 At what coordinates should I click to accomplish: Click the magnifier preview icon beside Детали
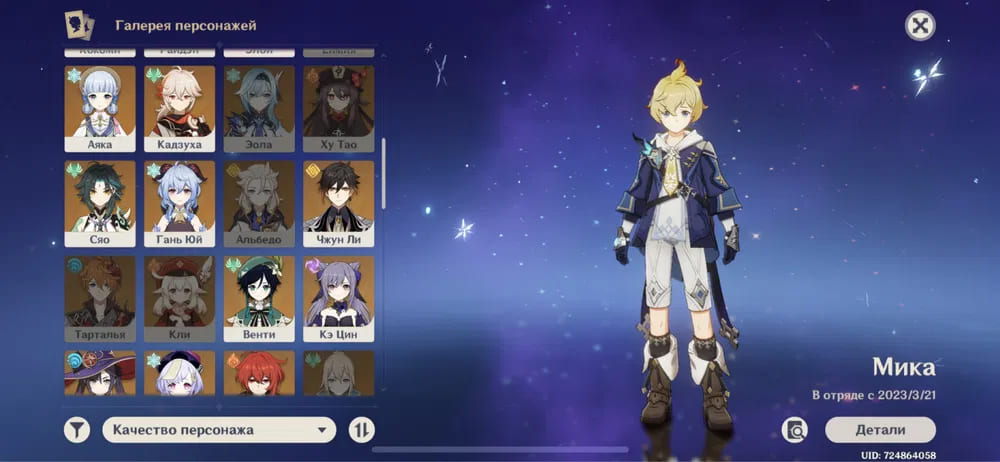click(796, 430)
